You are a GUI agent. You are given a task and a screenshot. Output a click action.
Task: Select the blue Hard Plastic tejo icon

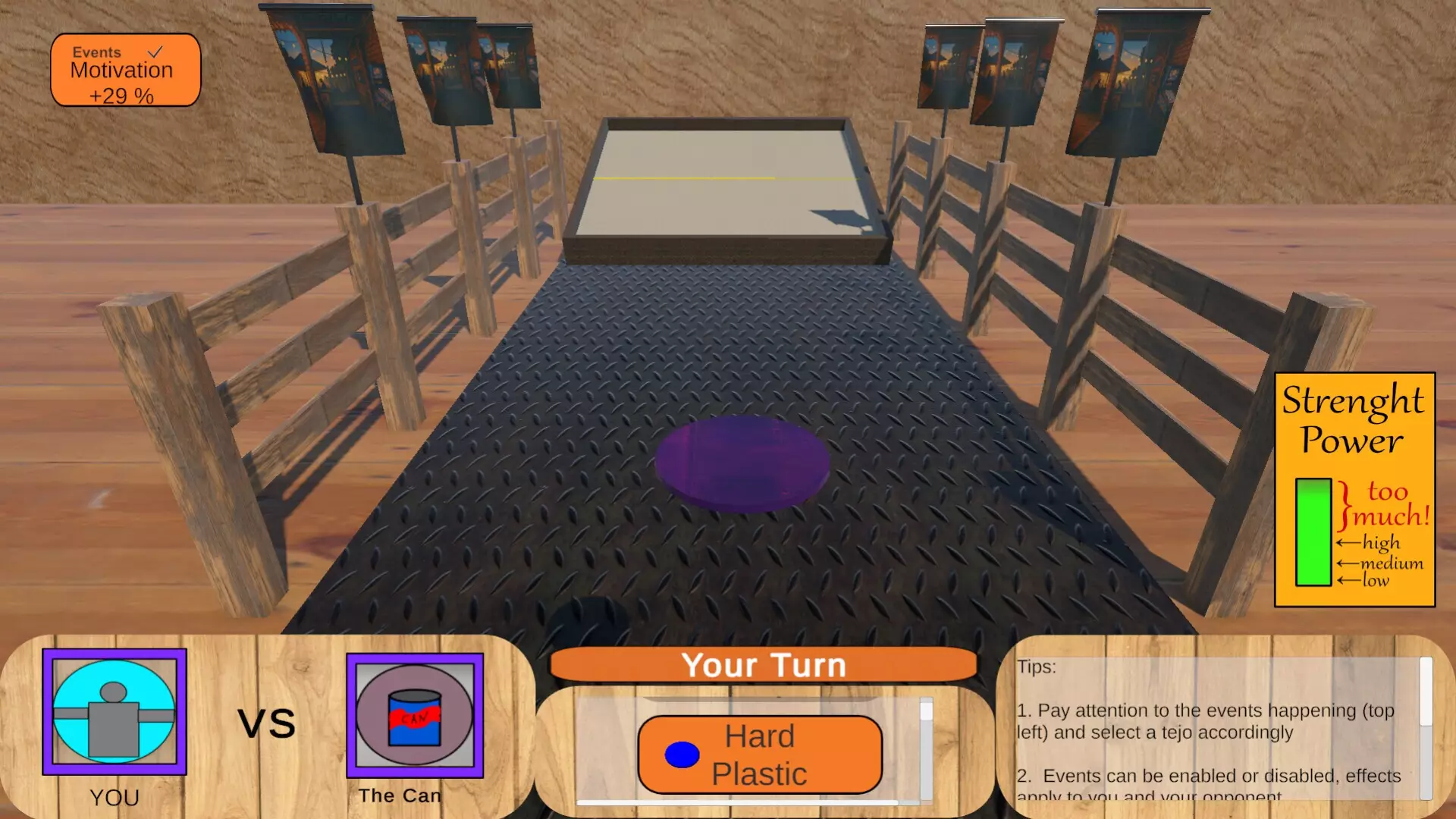[x=682, y=755]
